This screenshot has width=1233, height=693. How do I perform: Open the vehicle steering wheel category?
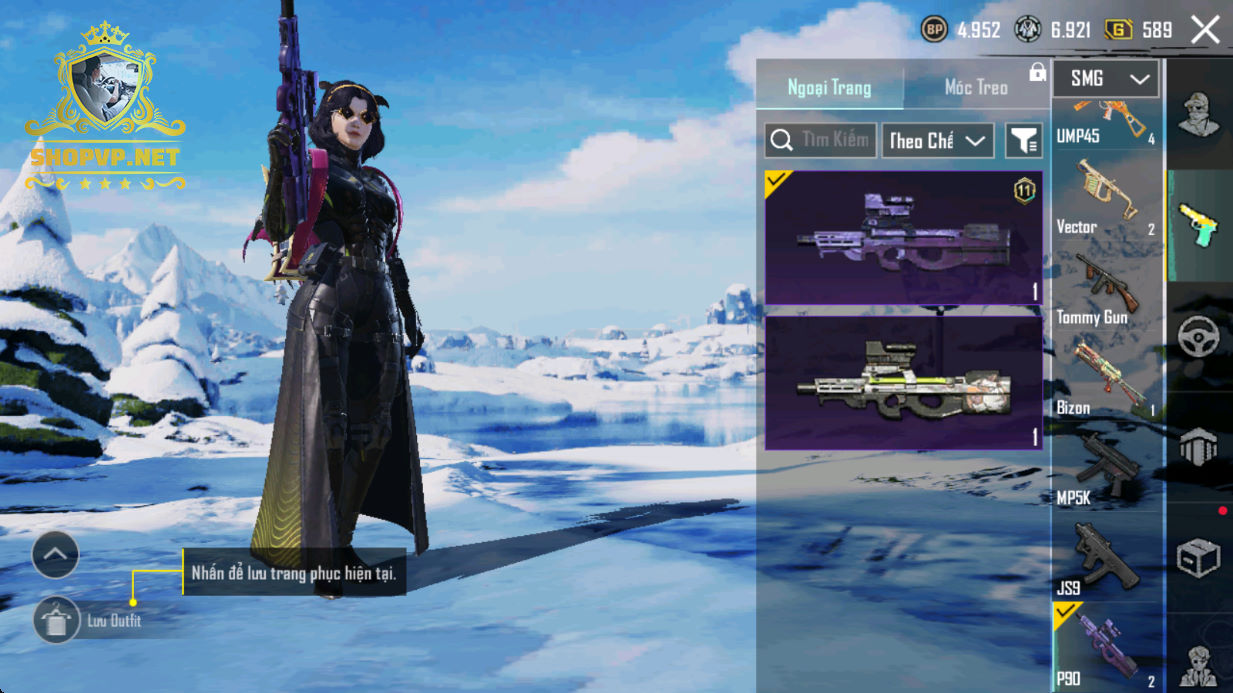click(1198, 337)
